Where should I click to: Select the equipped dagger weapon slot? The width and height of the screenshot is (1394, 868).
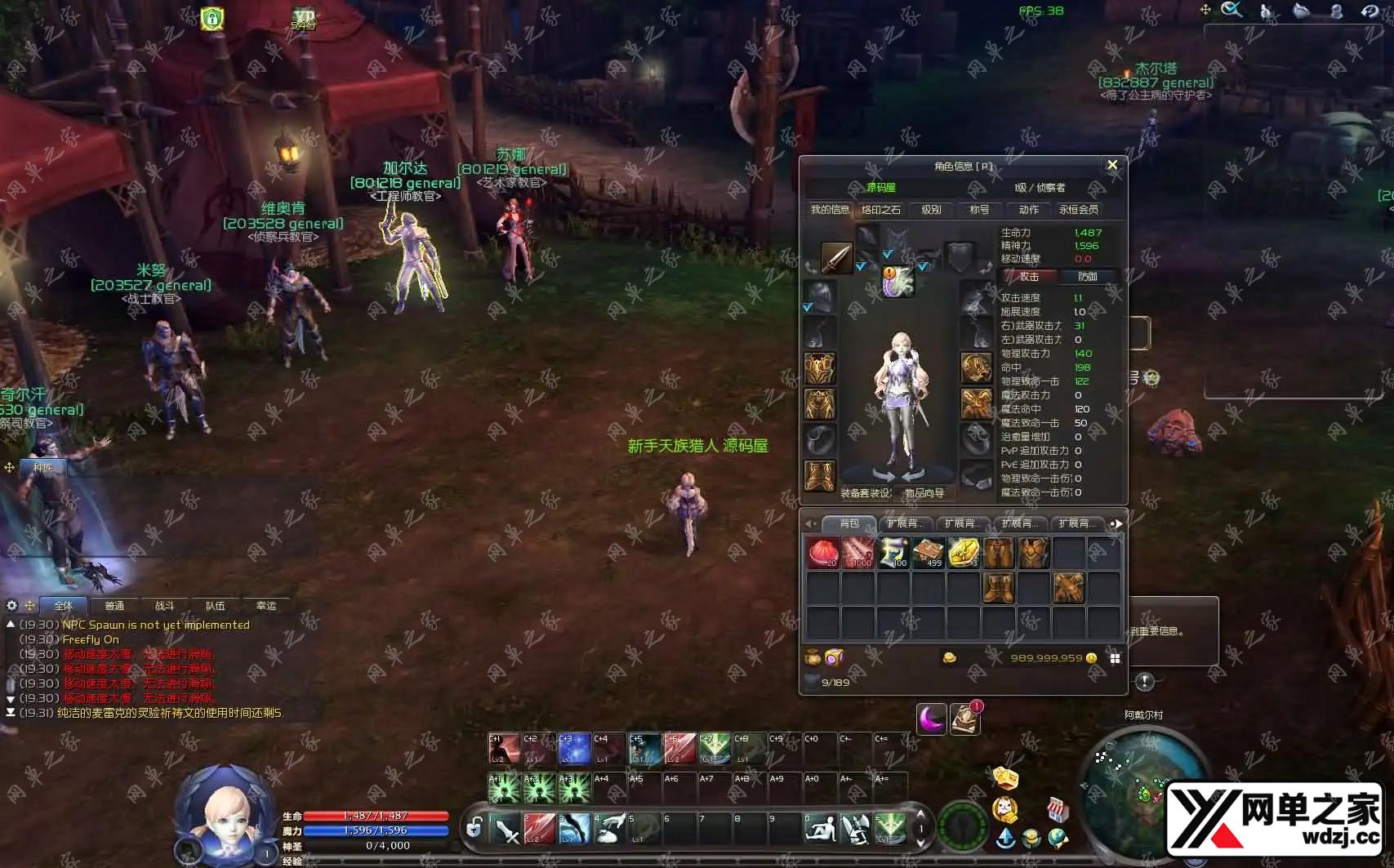pyautogui.click(x=835, y=257)
